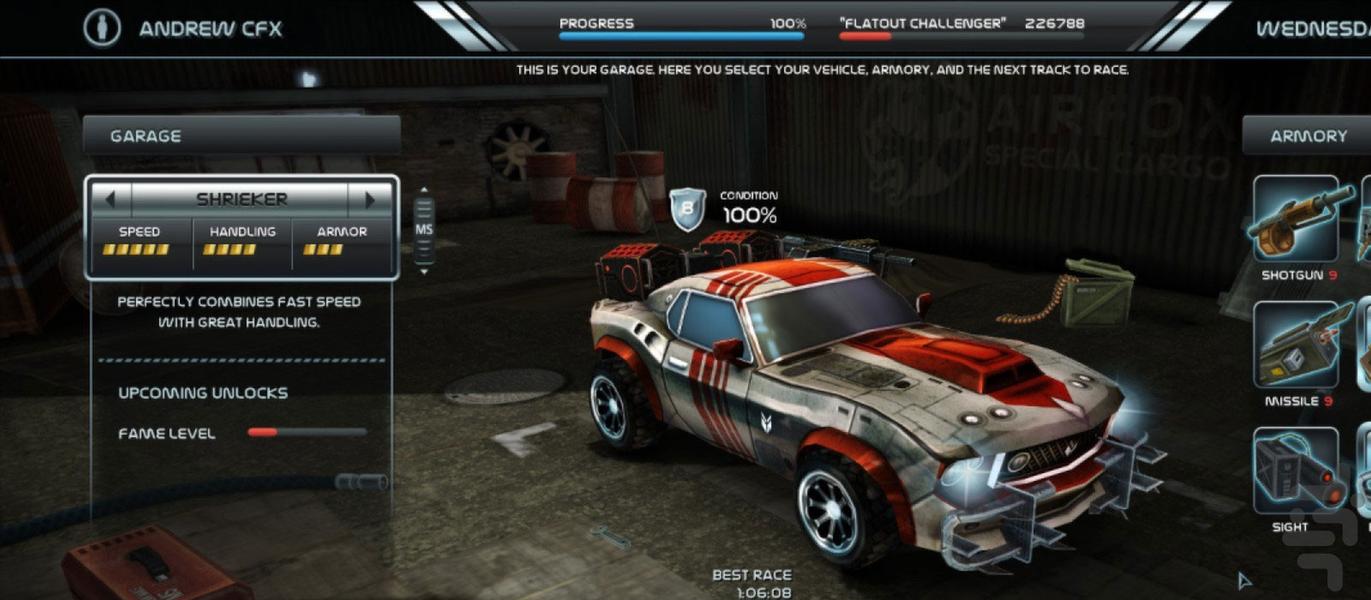This screenshot has height=600, width=1371.
Task: Open the Garage panel header
Action: click(241, 136)
